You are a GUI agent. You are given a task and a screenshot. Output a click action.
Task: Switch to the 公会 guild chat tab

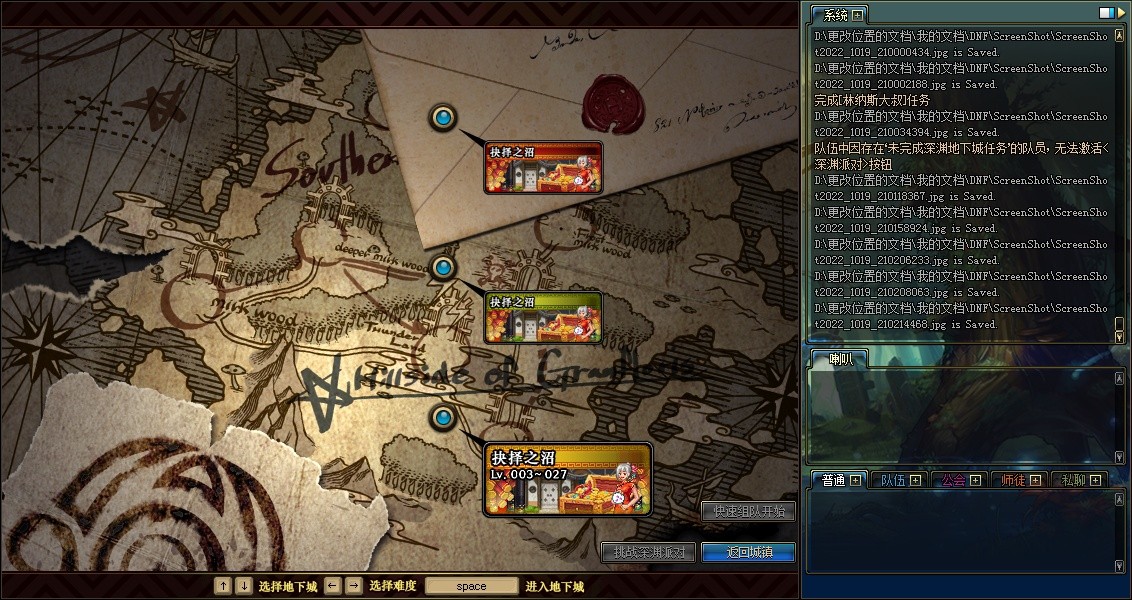(x=952, y=480)
